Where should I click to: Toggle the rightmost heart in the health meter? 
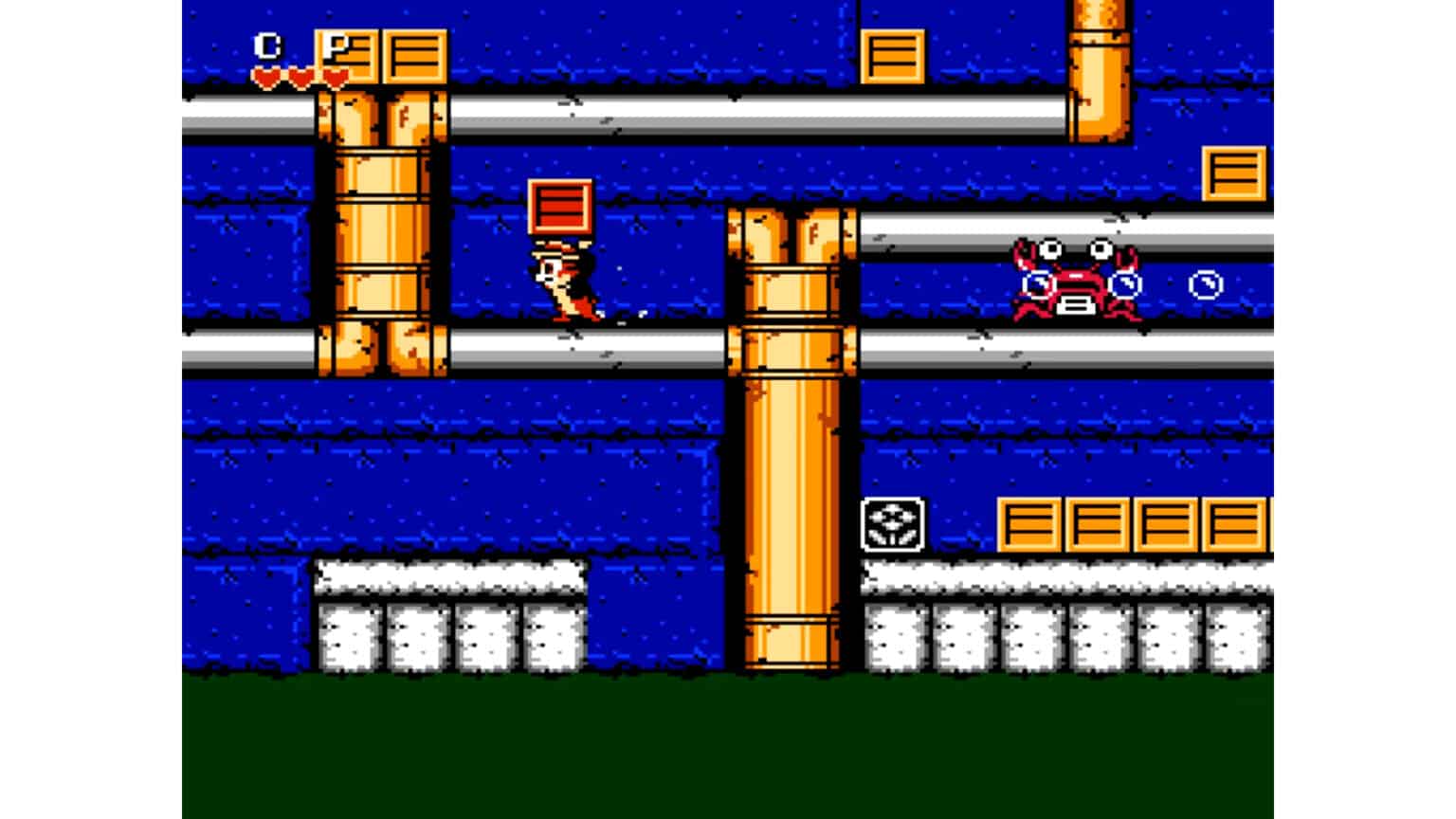pyautogui.click(x=334, y=73)
